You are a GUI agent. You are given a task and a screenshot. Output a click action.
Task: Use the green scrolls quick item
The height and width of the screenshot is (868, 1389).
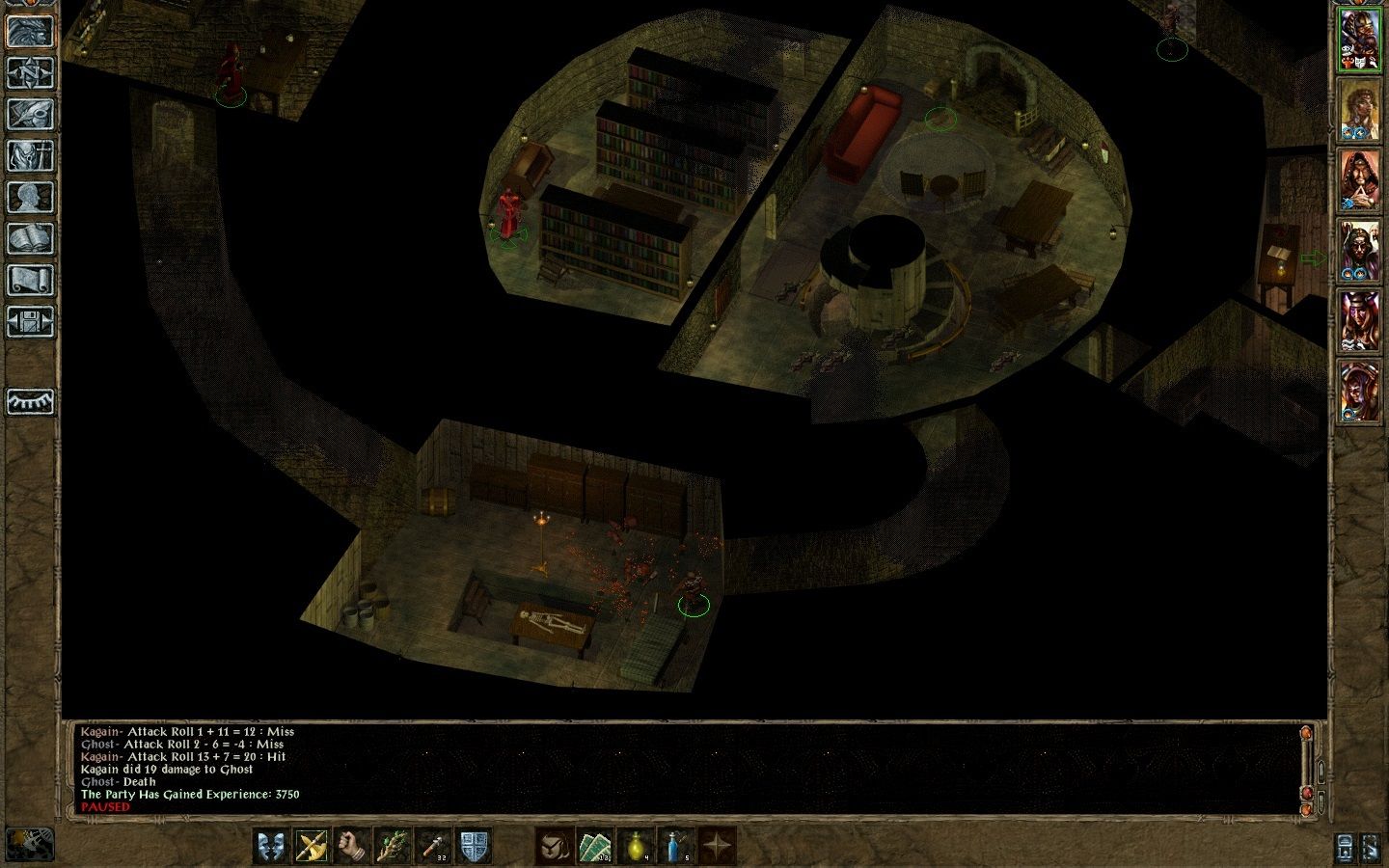tap(595, 845)
